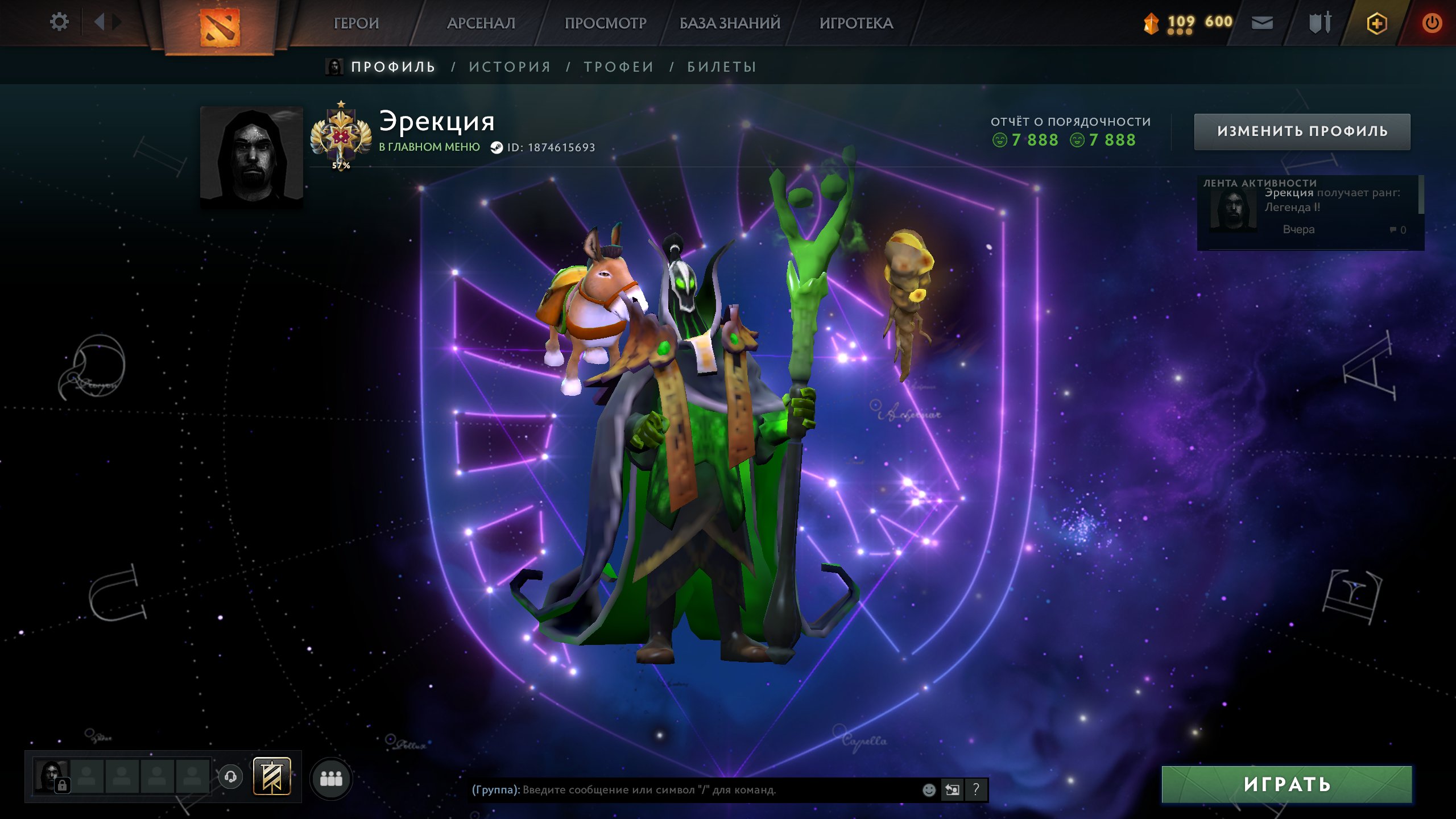Viewport: 1456px width, 819px height.
Task: Open the БАЗА ЗНАНИЙ menu
Action: [x=727, y=23]
